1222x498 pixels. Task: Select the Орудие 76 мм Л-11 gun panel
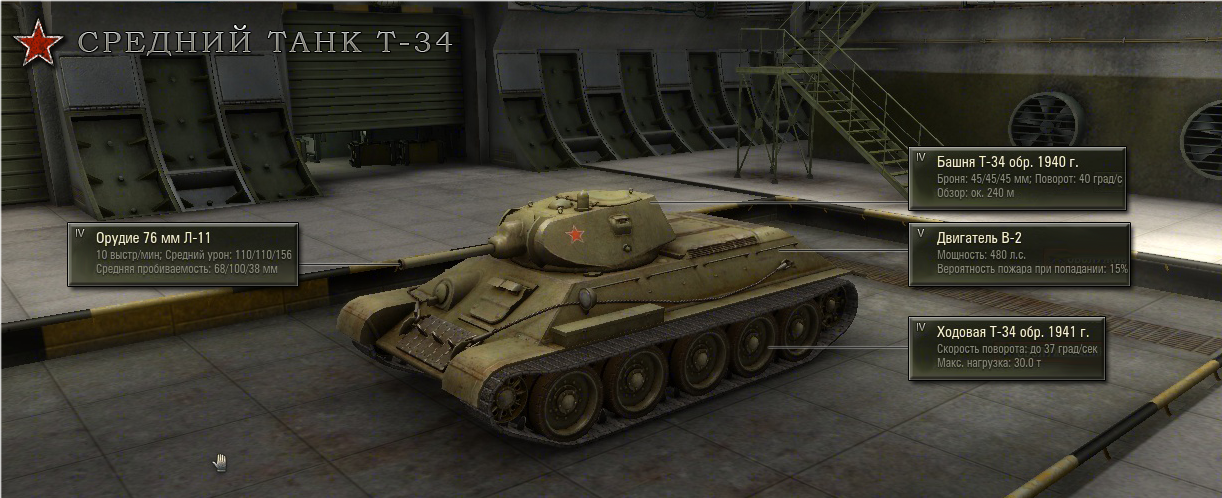[183, 254]
